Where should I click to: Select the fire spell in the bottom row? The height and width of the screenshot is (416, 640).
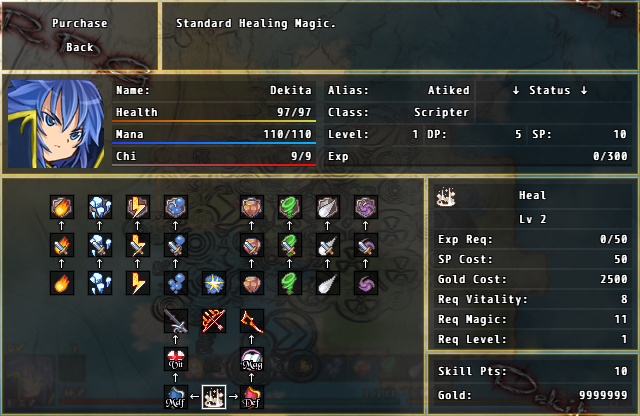[63, 283]
